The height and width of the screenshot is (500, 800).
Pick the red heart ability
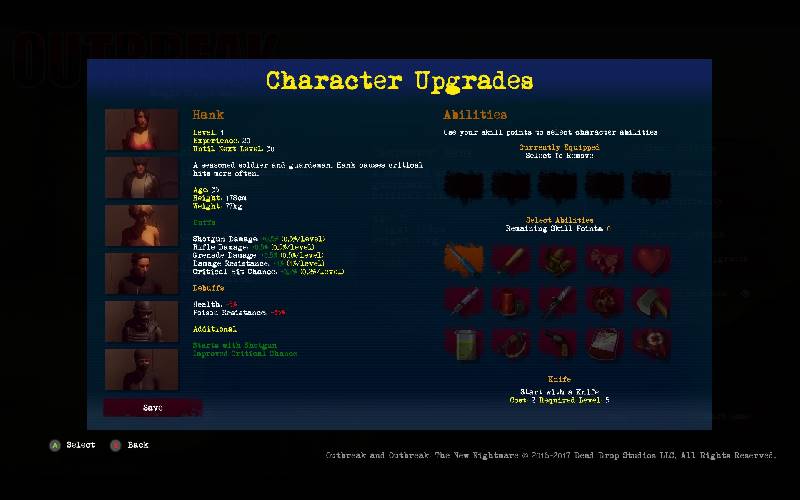point(651,259)
